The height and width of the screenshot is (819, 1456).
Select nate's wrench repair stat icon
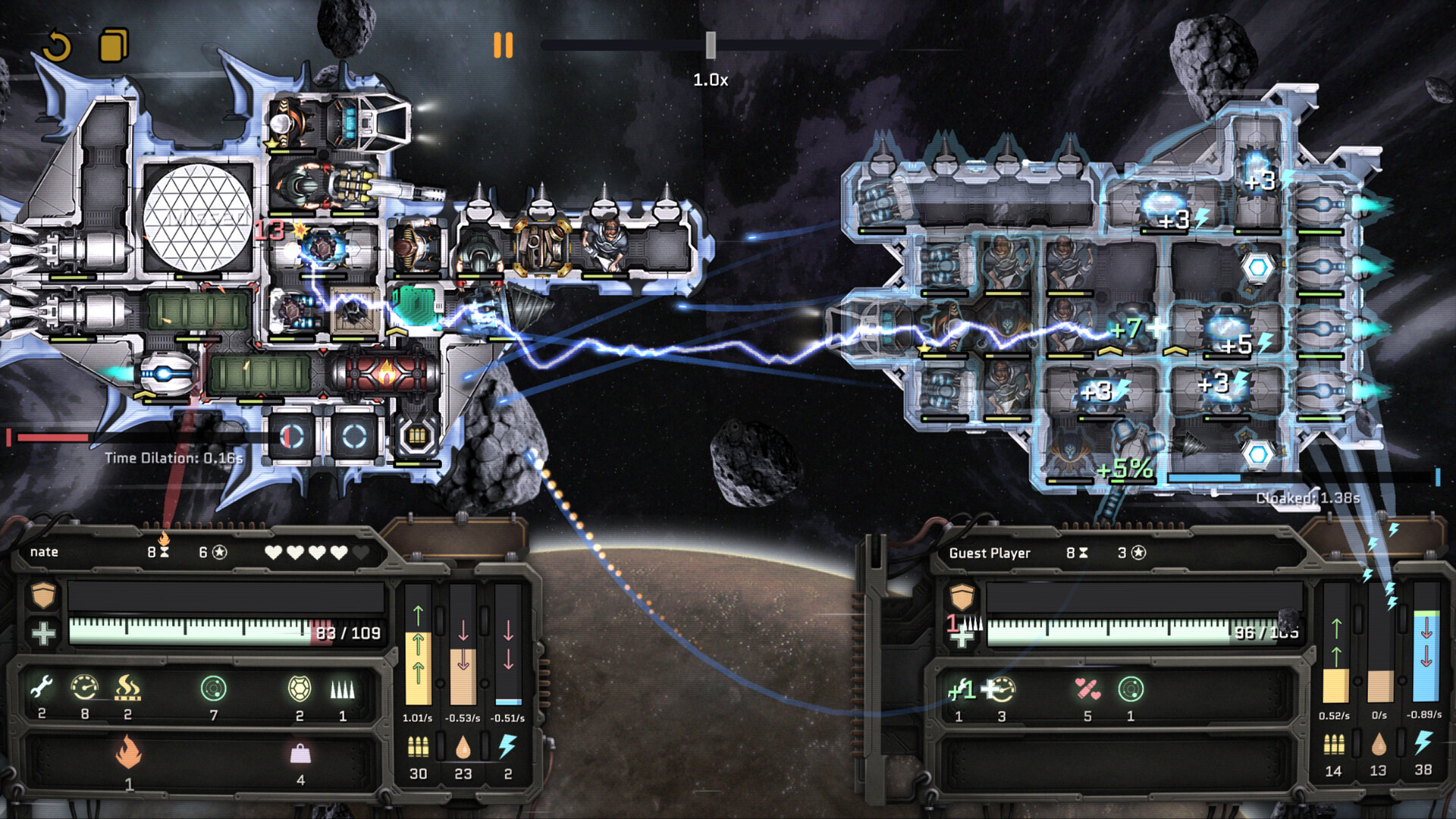pos(42,688)
